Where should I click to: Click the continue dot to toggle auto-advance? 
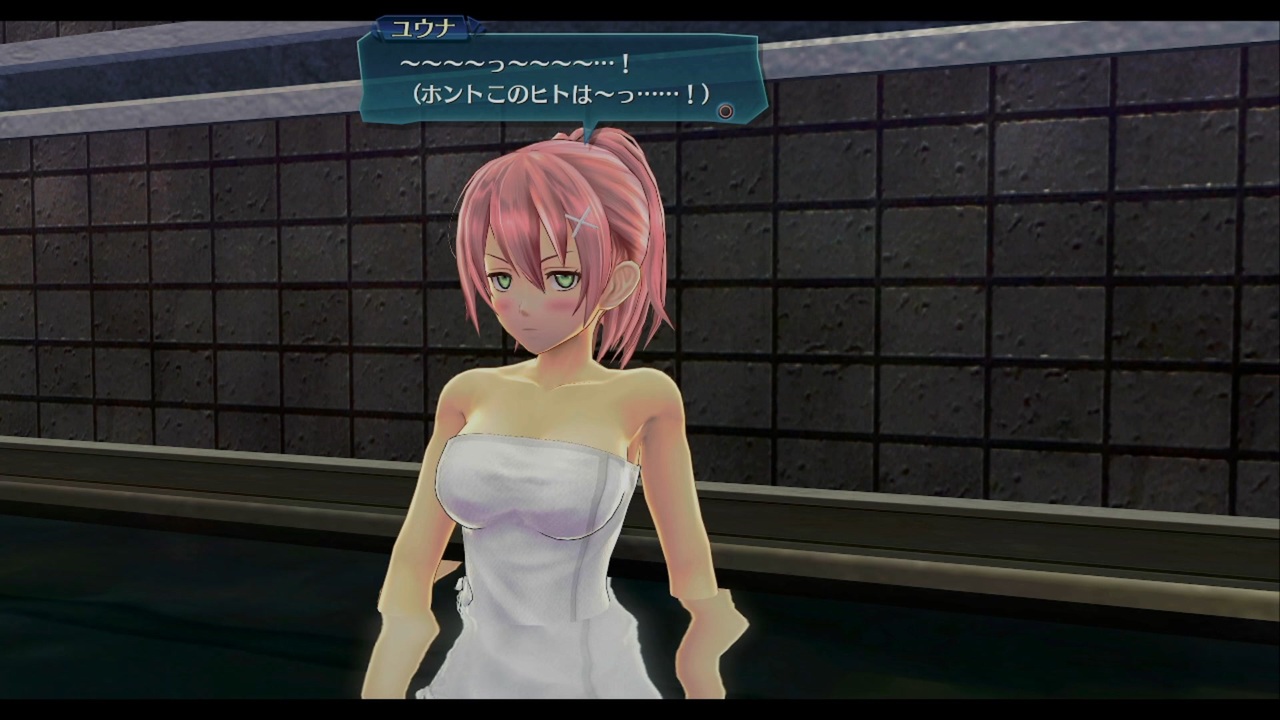[726, 111]
